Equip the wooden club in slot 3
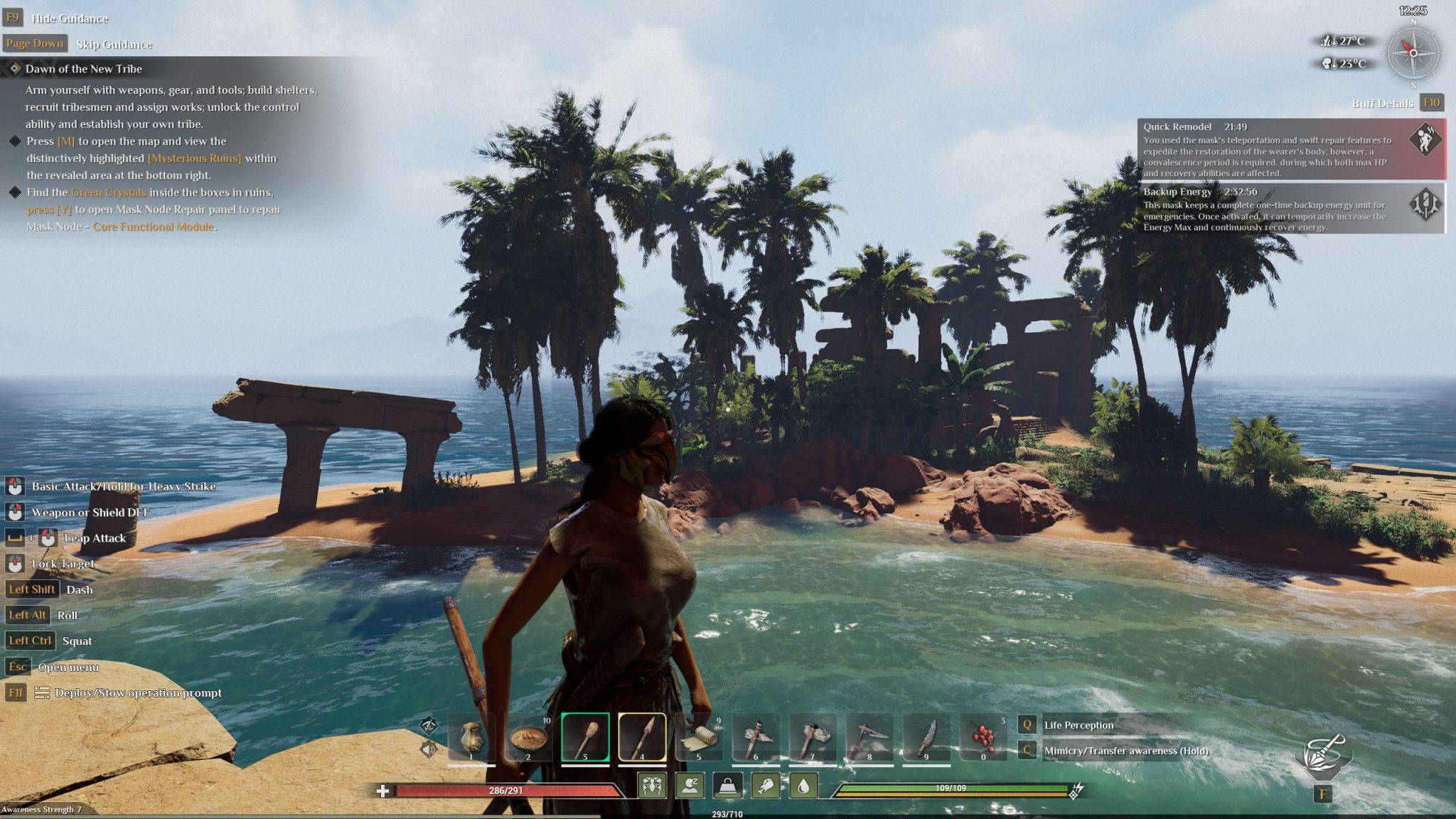Screen dimensions: 1456x819 585,737
